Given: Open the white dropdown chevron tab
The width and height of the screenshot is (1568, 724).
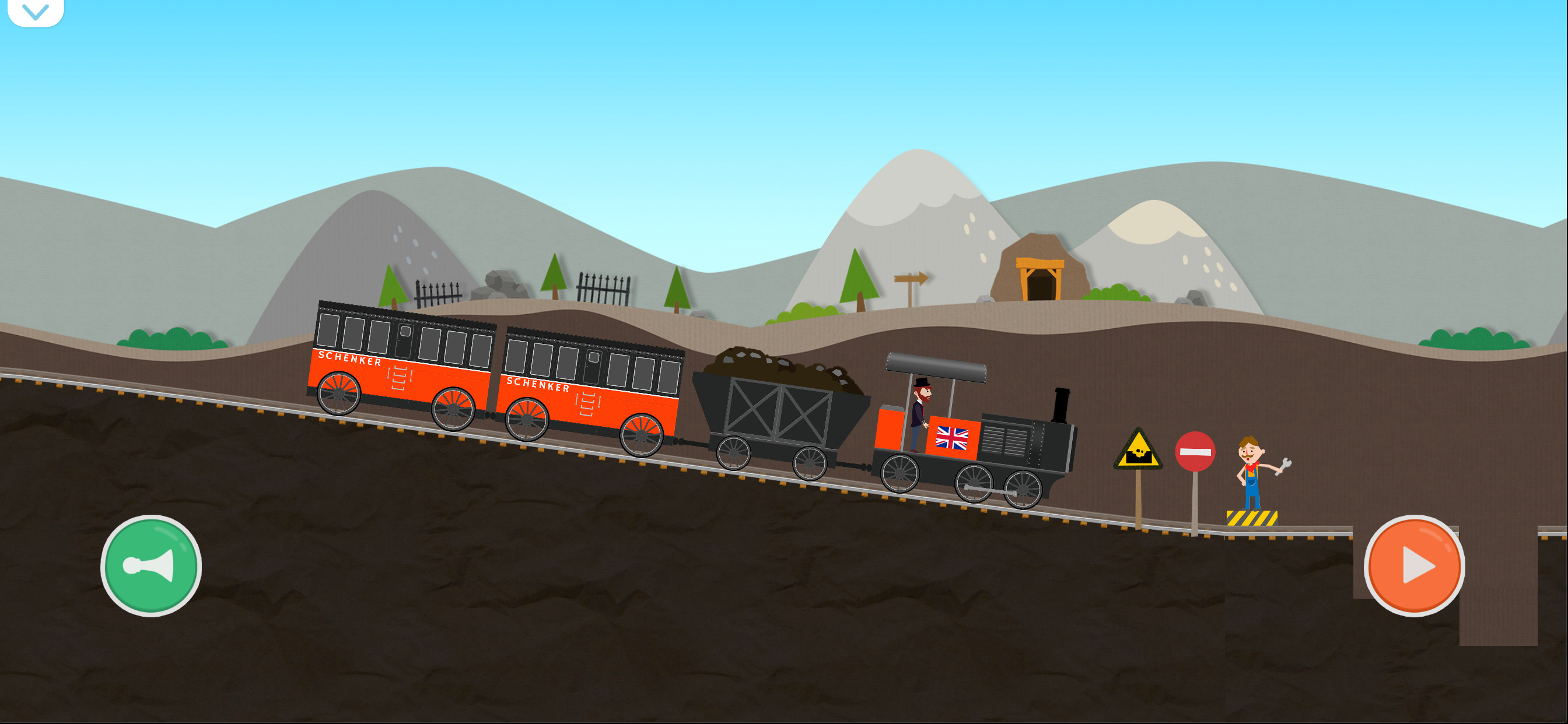Looking at the screenshot, I should coord(36,12).
